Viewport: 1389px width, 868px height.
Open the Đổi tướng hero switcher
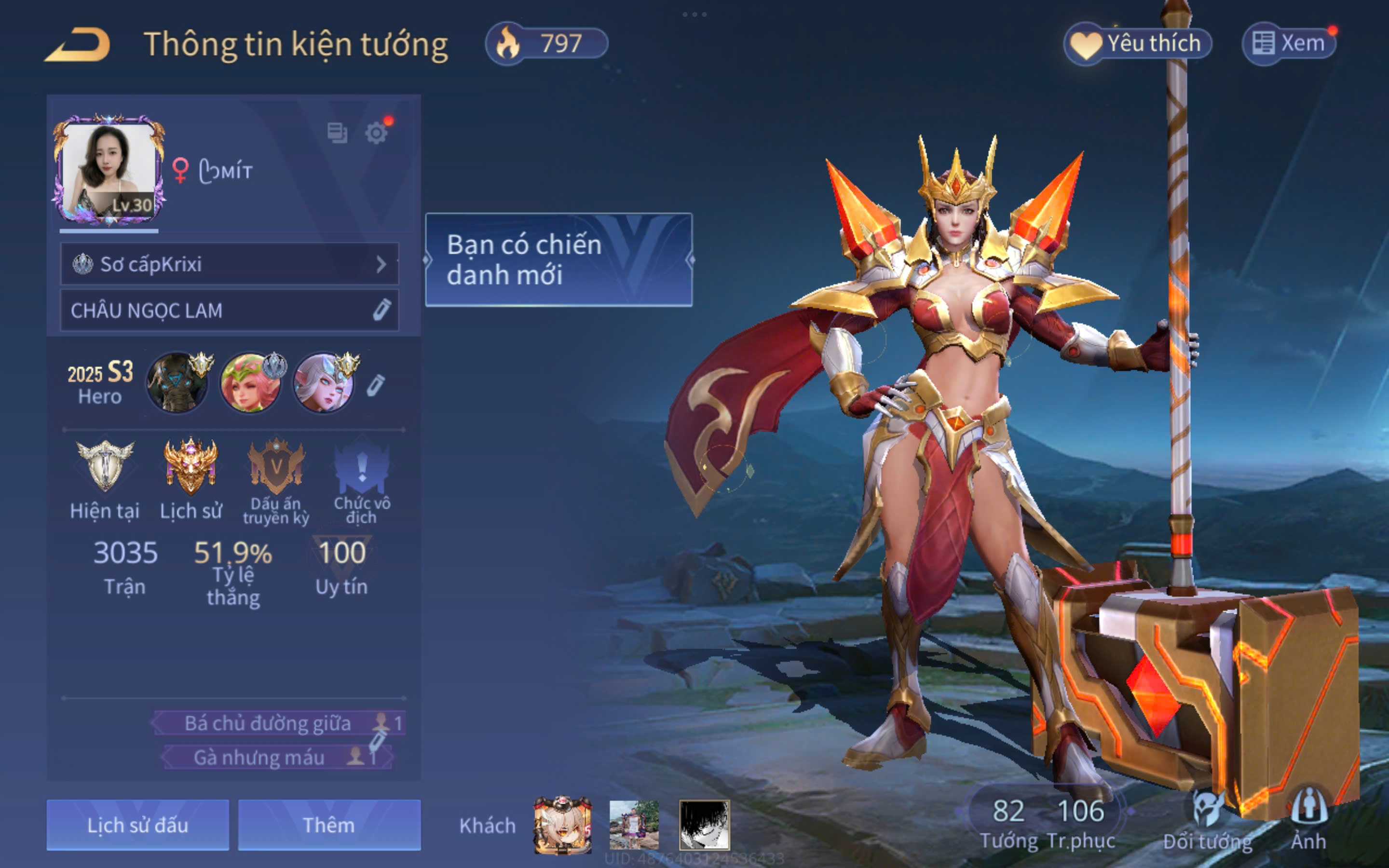(x=1208, y=821)
